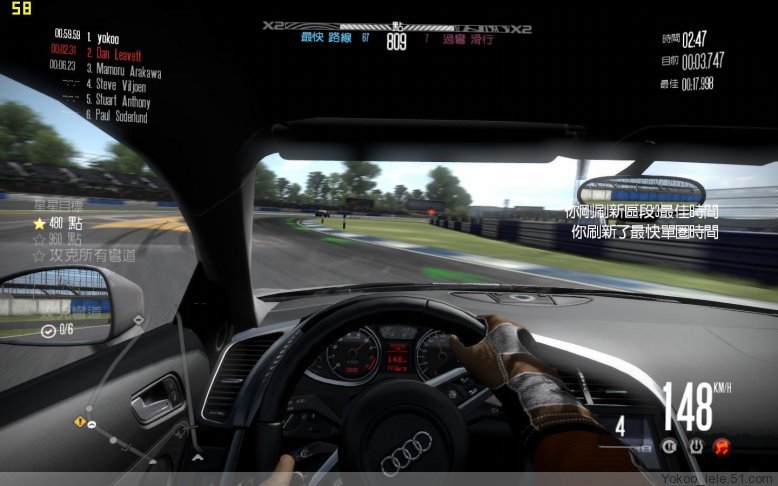The image size is (778, 486).
Task: Click the red traction control icon
Action: [723, 446]
